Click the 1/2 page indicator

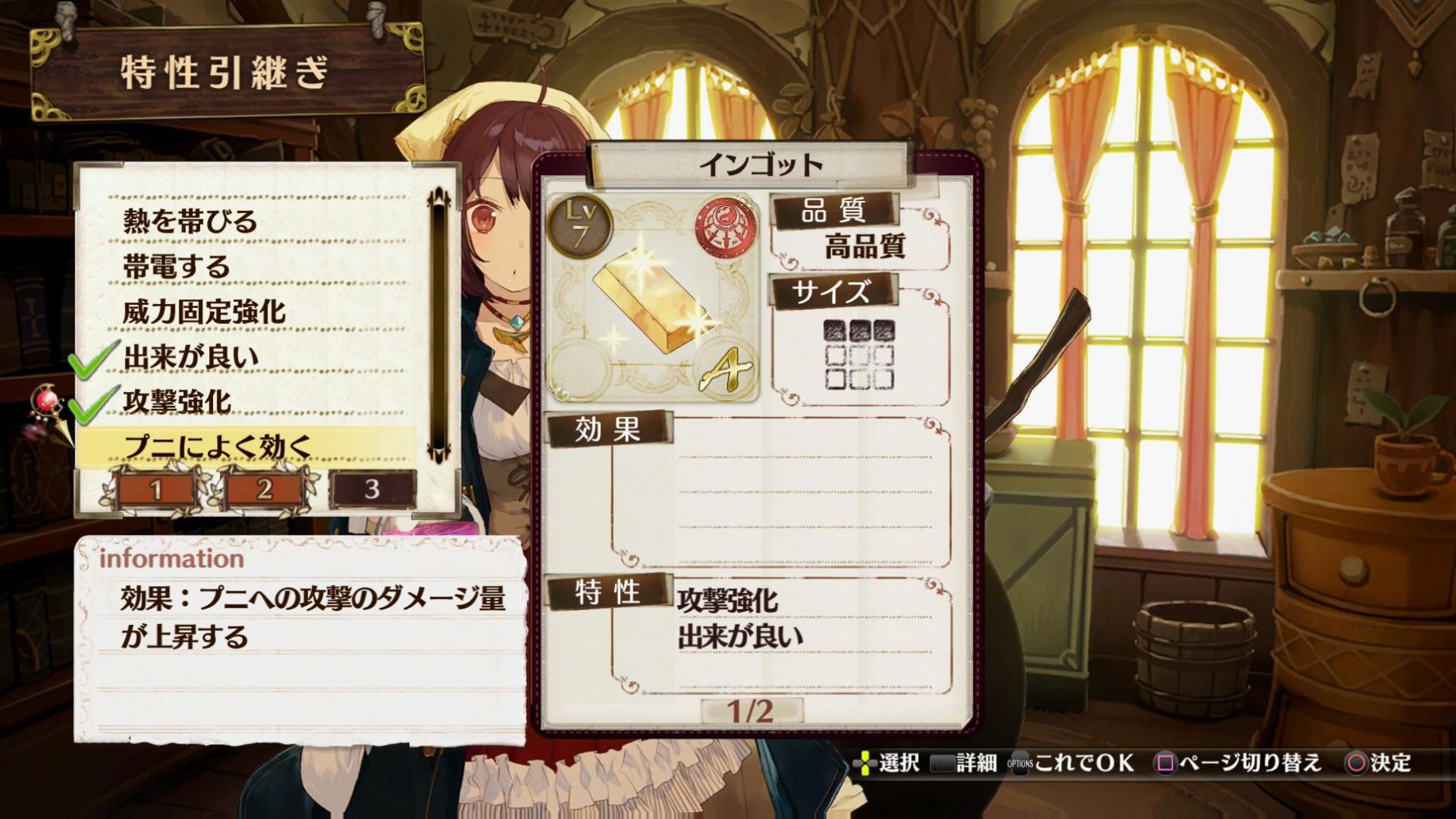click(751, 711)
